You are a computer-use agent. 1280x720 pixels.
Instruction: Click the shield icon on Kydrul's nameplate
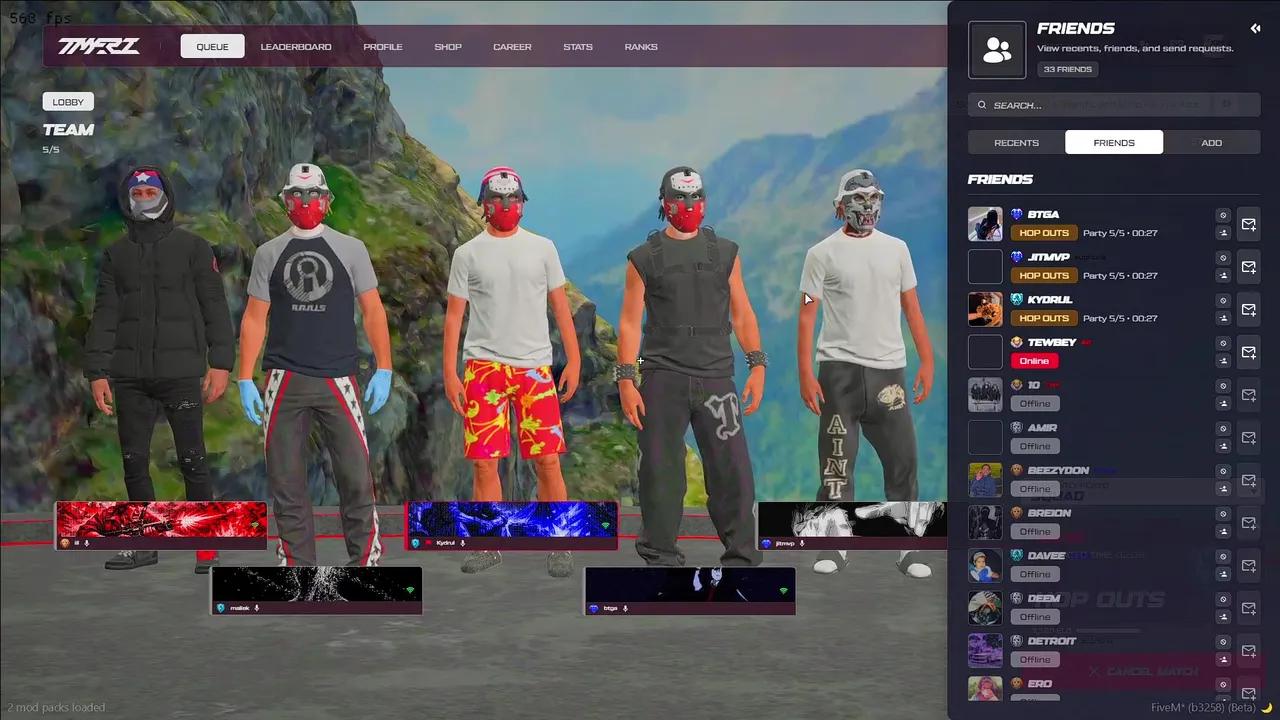414,543
